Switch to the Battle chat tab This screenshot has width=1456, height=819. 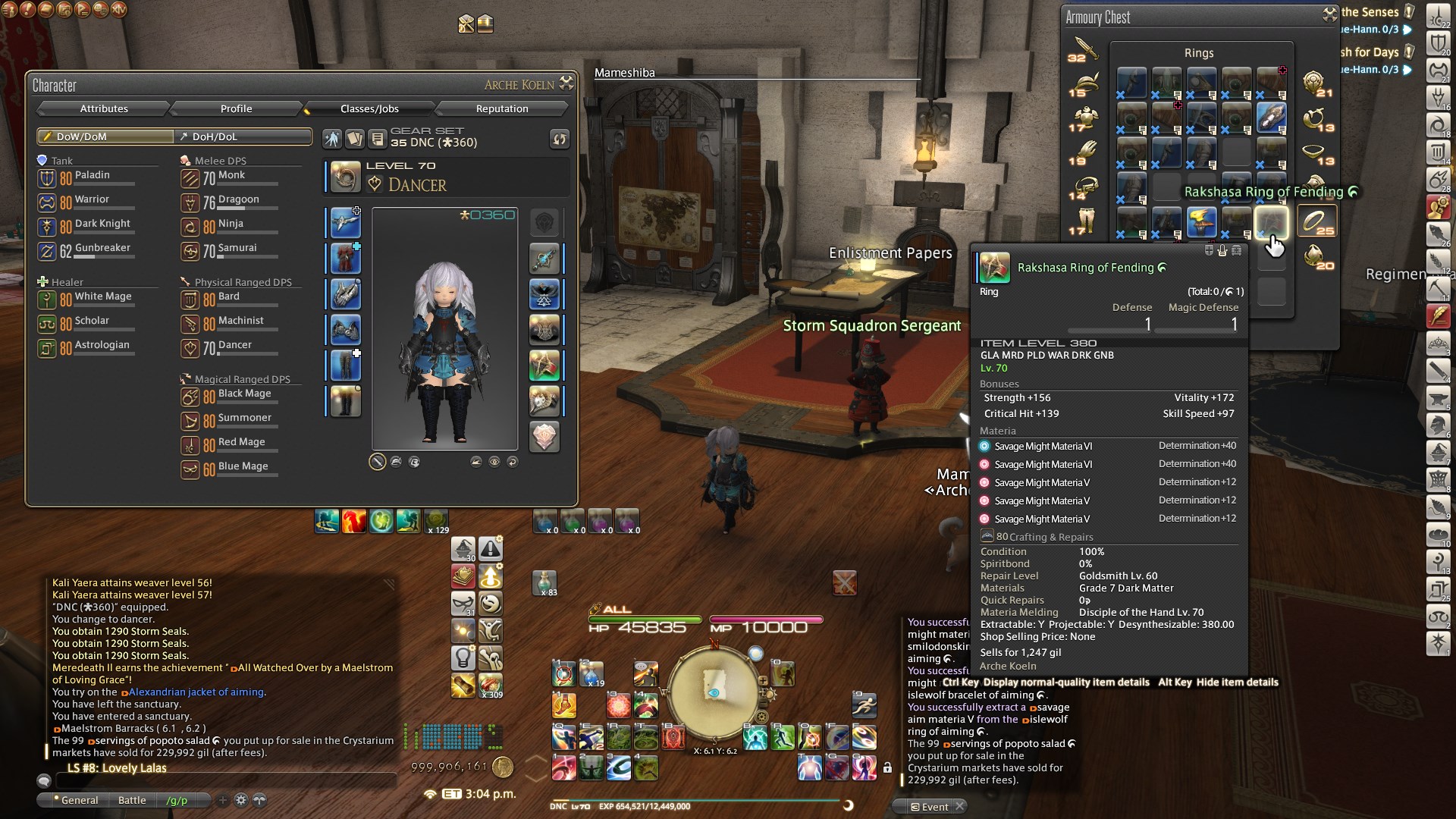(132, 800)
